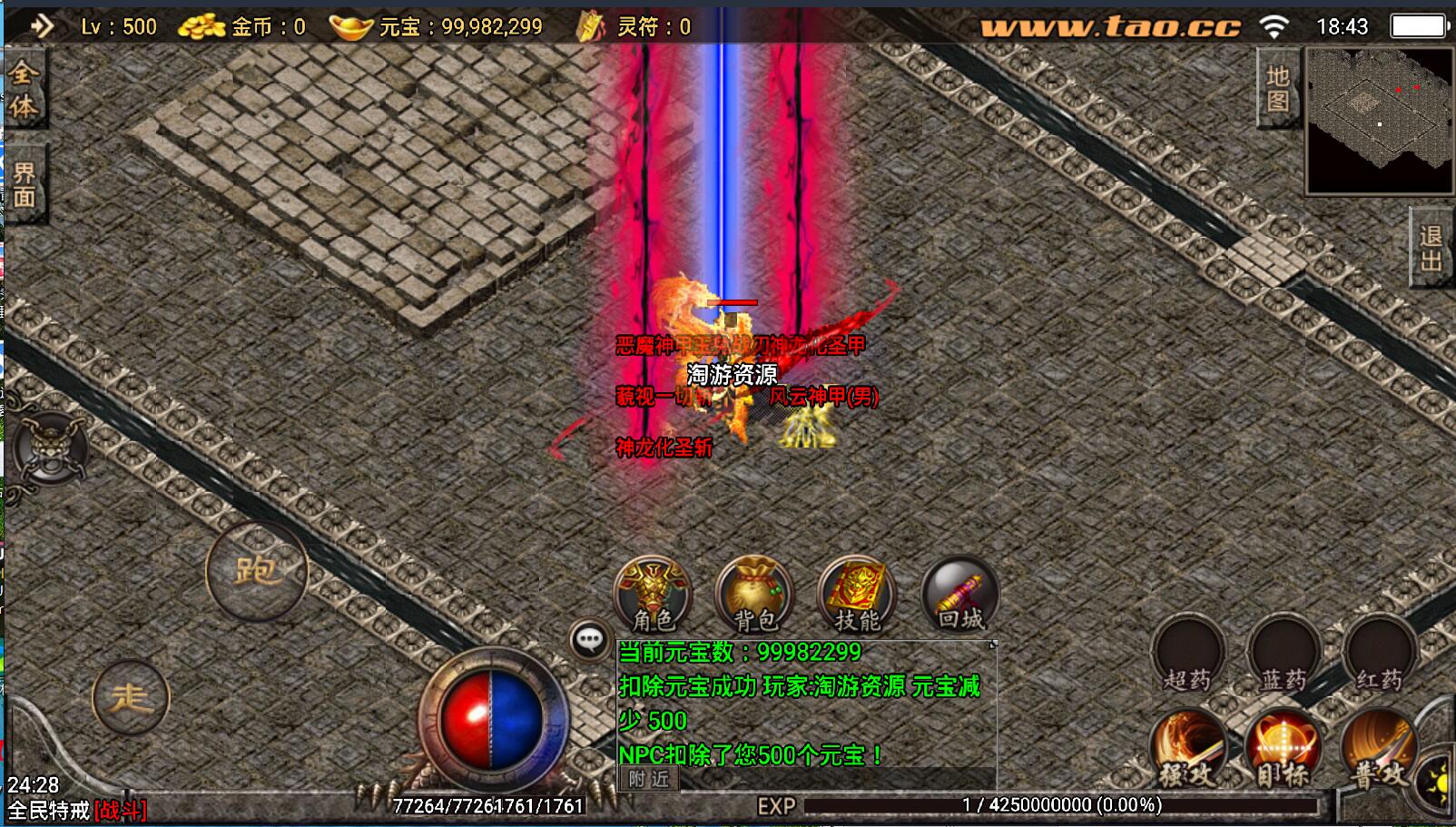Select the 目标 target button
This screenshot has width=1456, height=827.
1283,750
